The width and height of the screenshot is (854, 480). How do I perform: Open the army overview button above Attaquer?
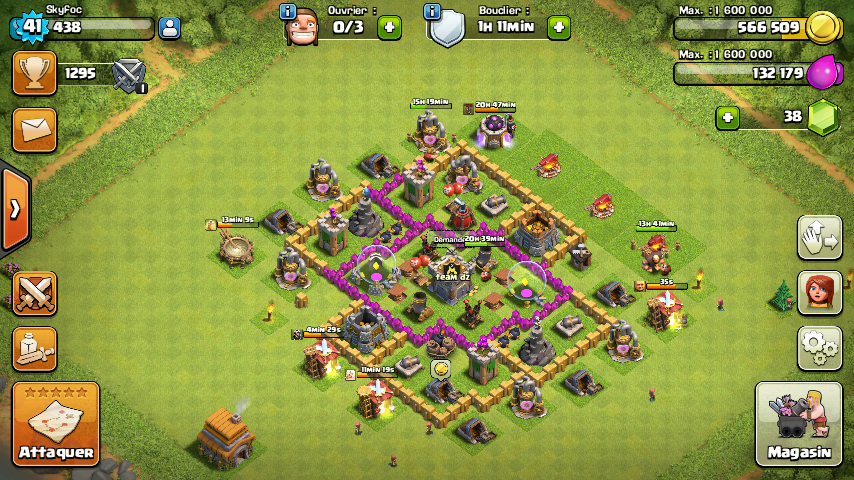[34, 348]
